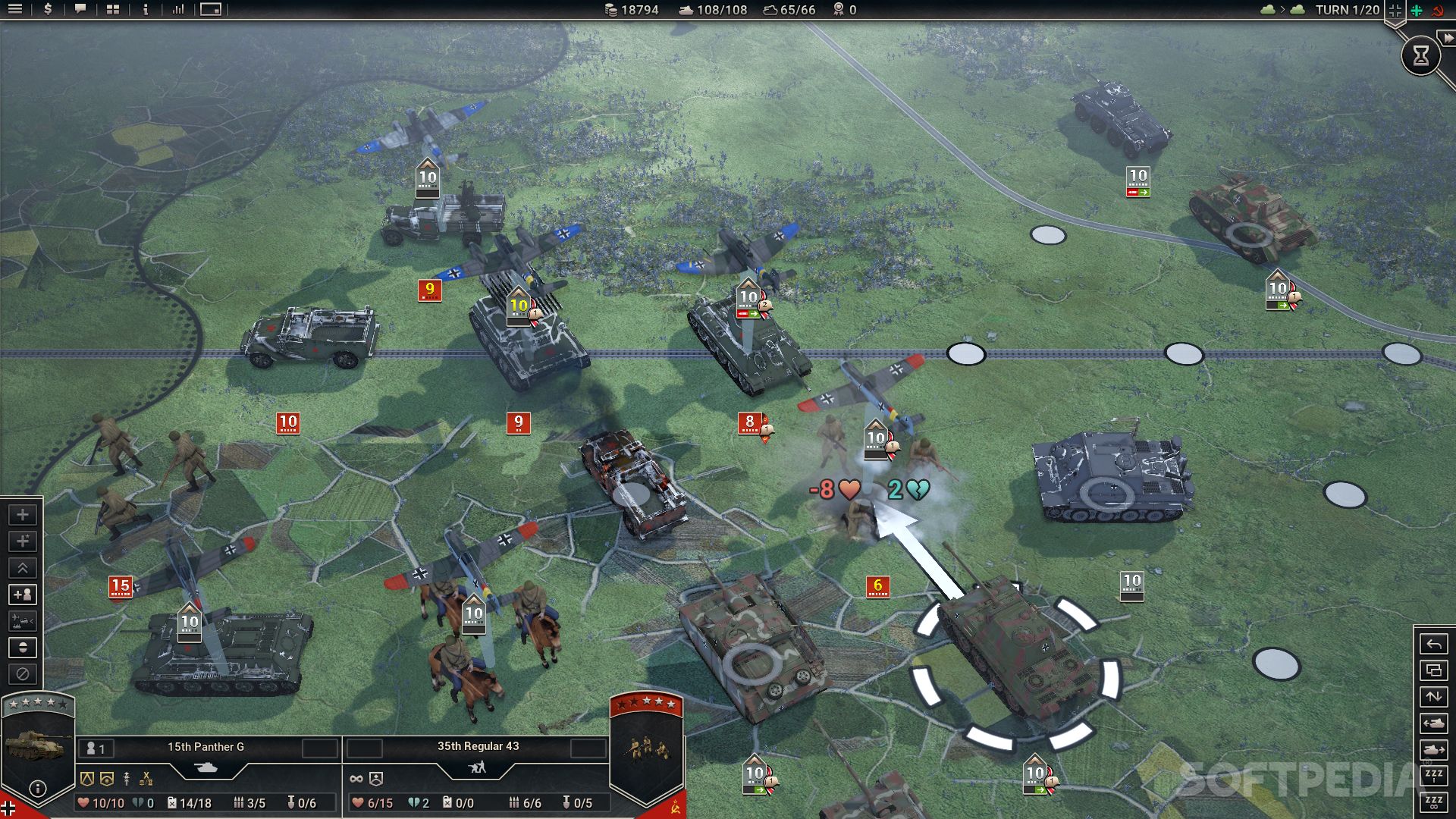Viewport: 1456px width, 819px height.
Task: Show the four-square unit list
Action: [113, 10]
